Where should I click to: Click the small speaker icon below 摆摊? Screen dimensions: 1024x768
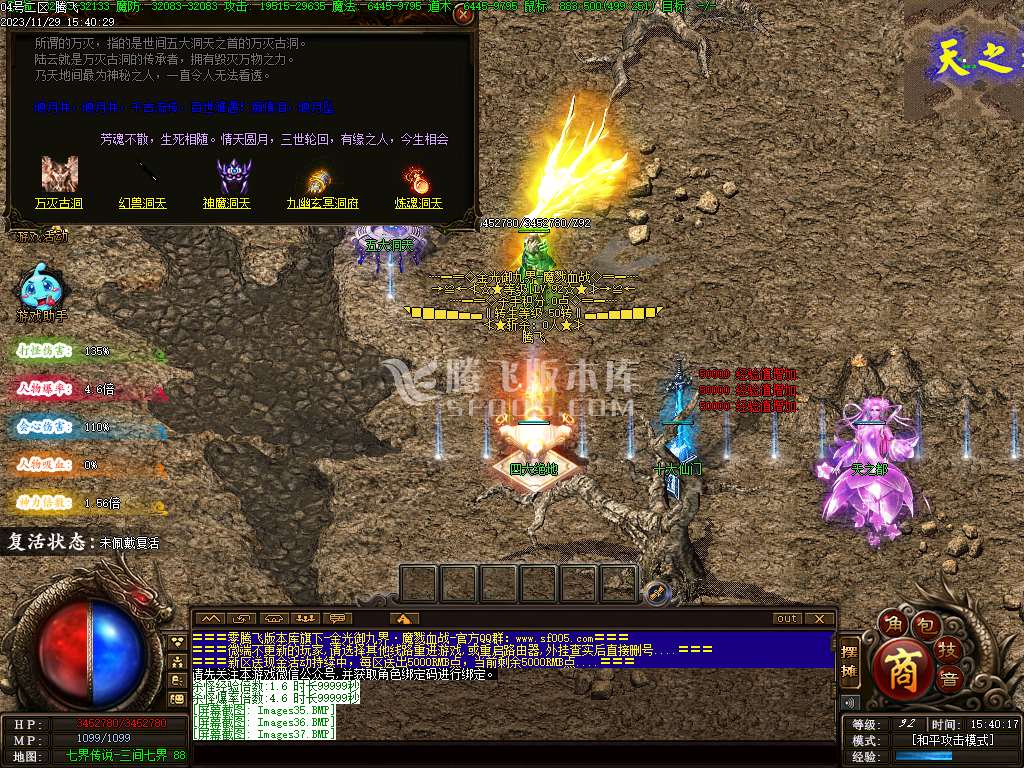click(x=850, y=701)
